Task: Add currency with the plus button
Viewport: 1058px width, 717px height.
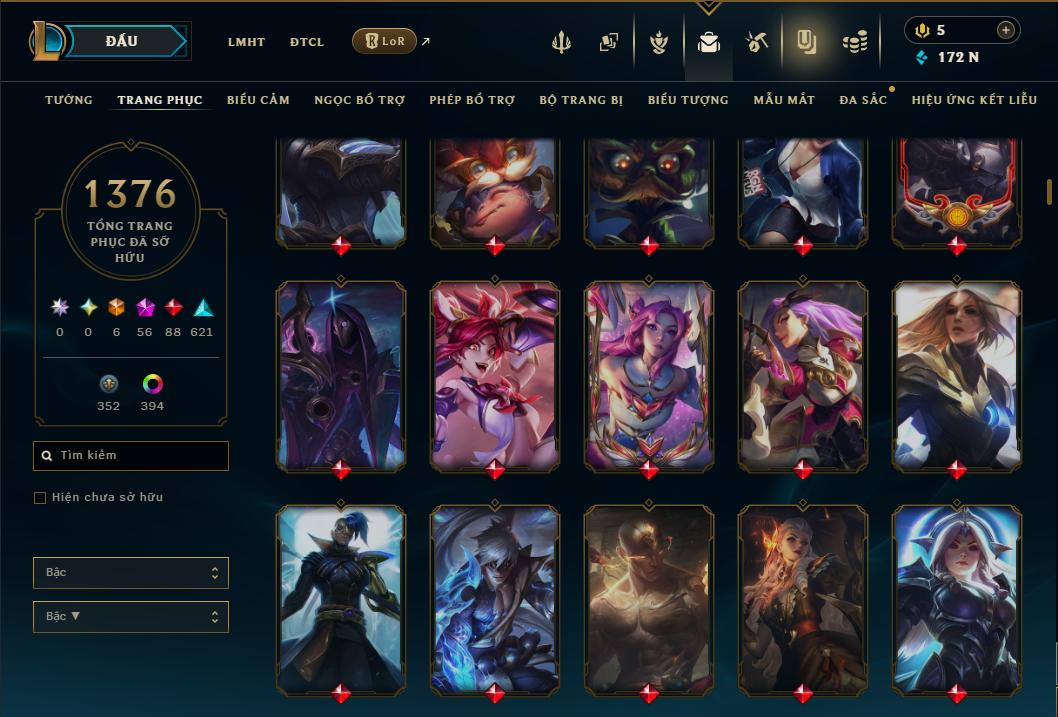Action: click(1005, 30)
